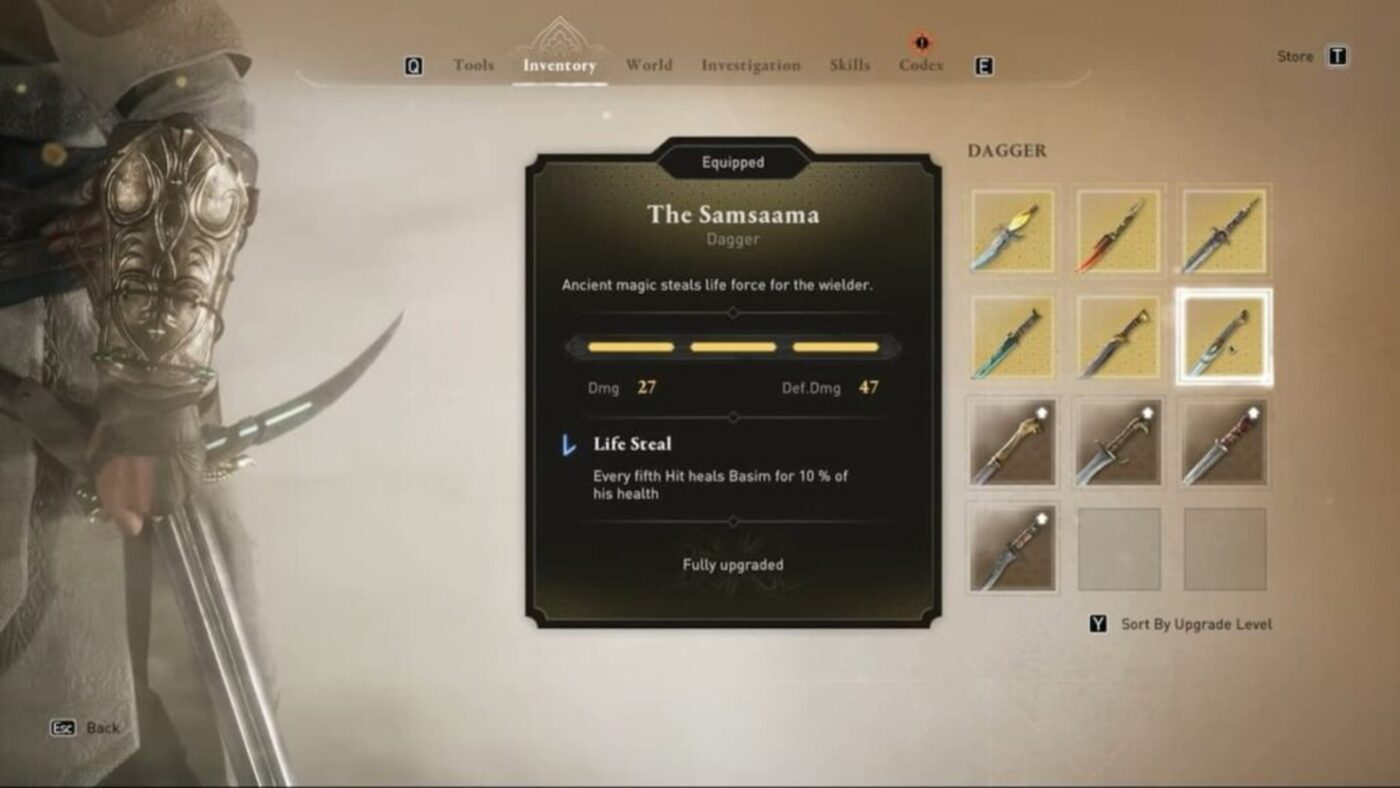Open the Store

pos(1296,56)
